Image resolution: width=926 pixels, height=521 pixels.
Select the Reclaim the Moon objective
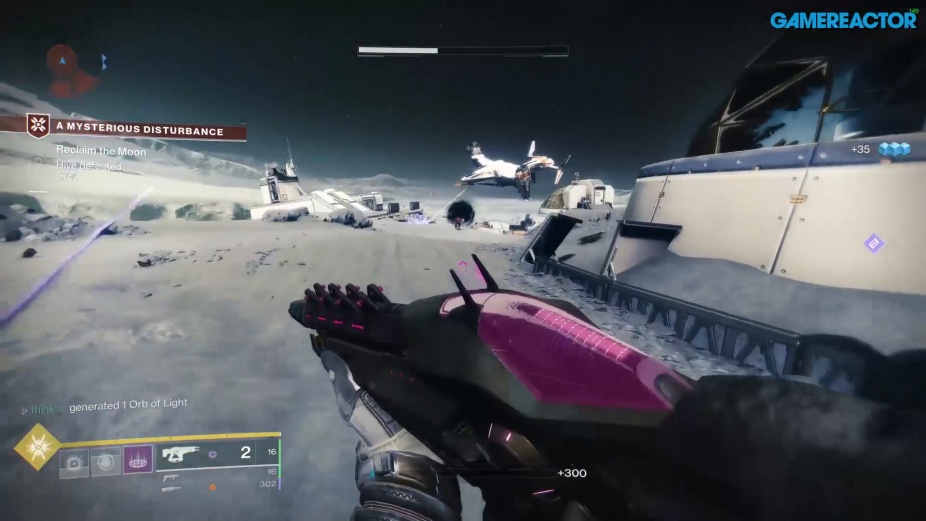pyautogui.click(x=101, y=151)
